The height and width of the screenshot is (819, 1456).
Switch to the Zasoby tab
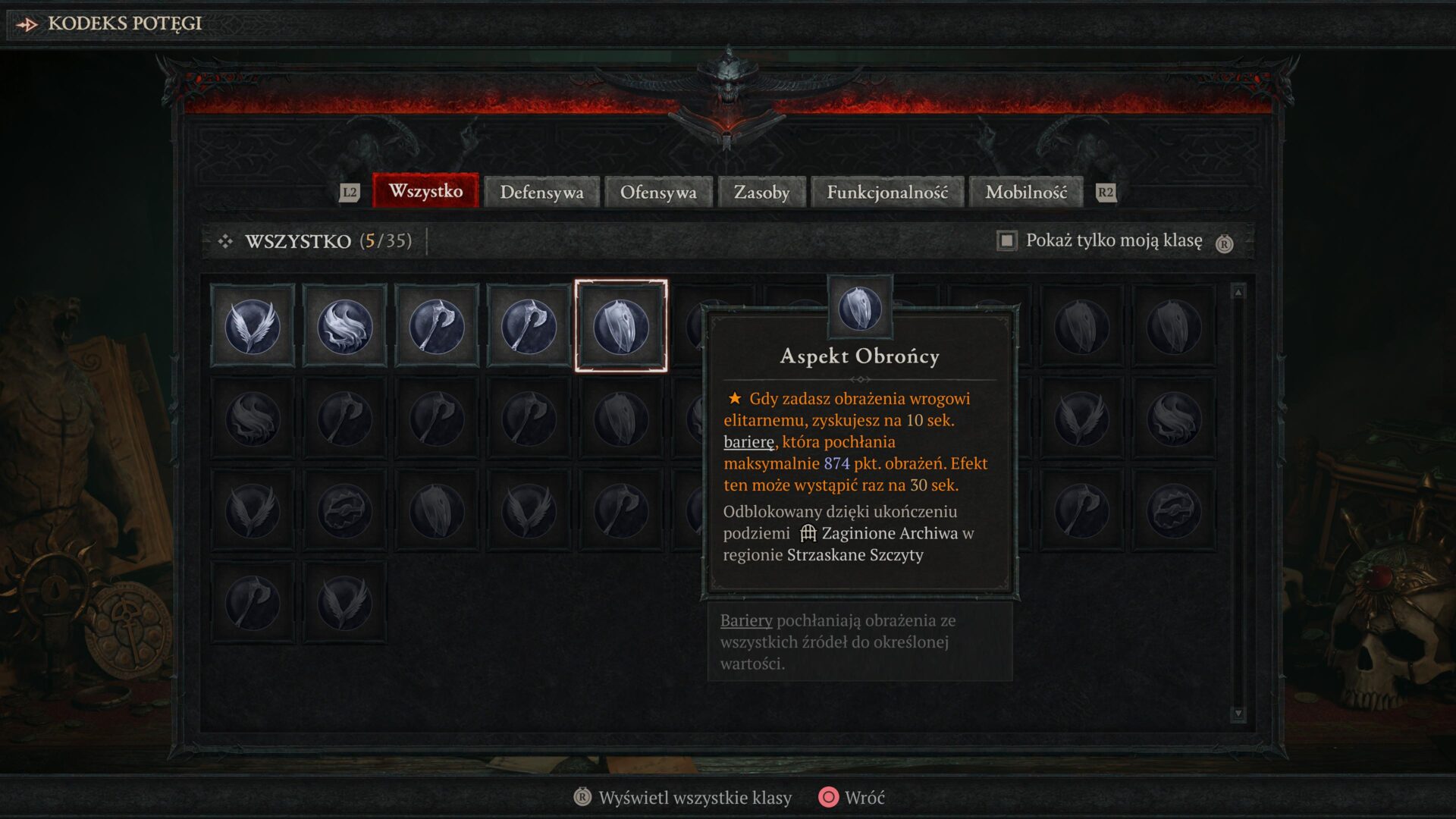(x=761, y=192)
